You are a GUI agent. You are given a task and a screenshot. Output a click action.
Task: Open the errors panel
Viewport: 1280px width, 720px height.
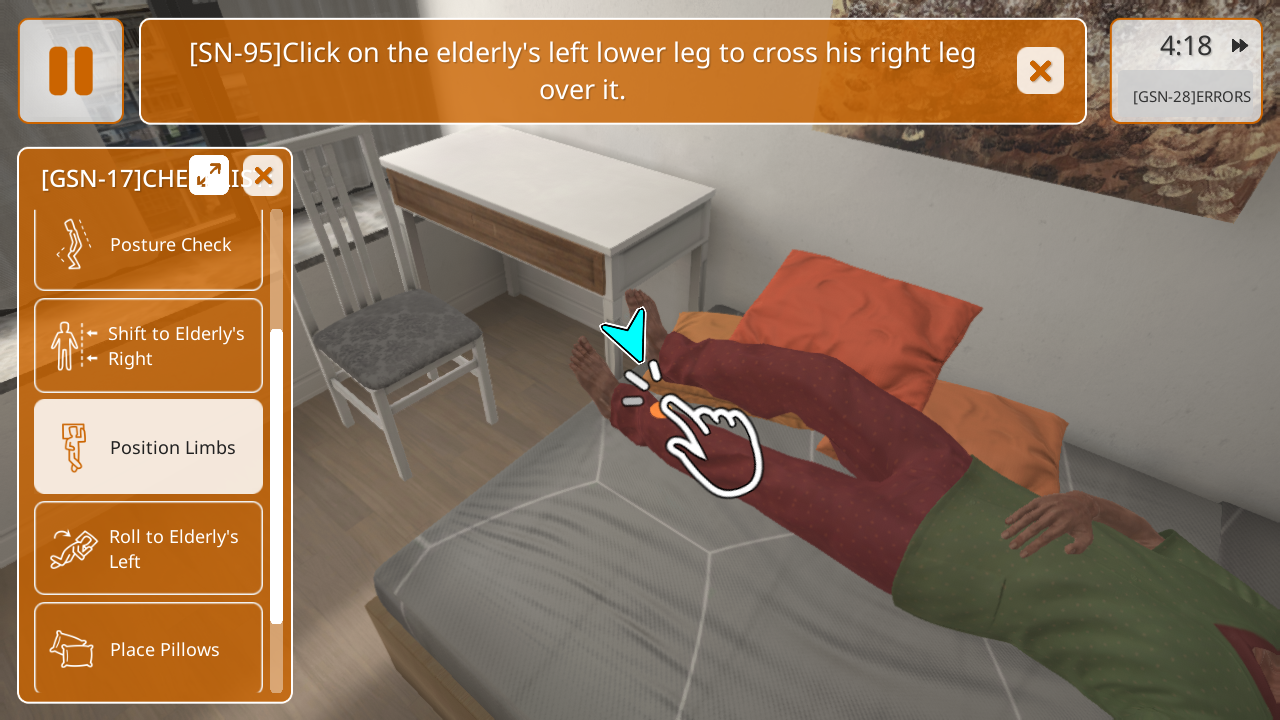[x=1186, y=96]
